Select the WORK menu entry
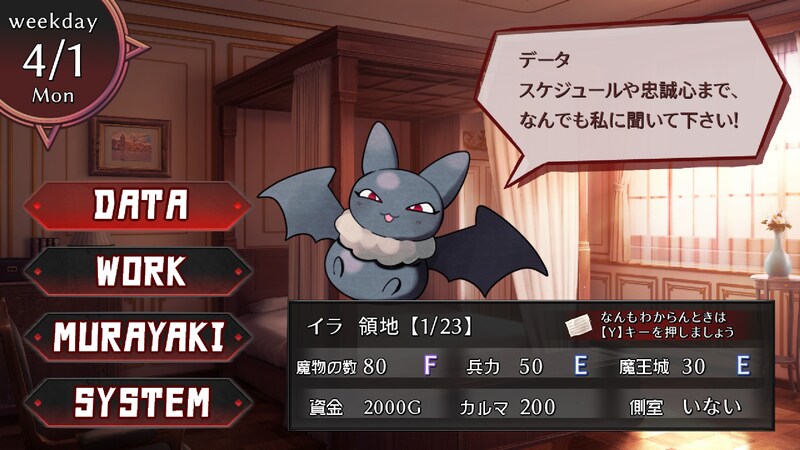Viewport: 800px width, 450px height. [x=140, y=270]
